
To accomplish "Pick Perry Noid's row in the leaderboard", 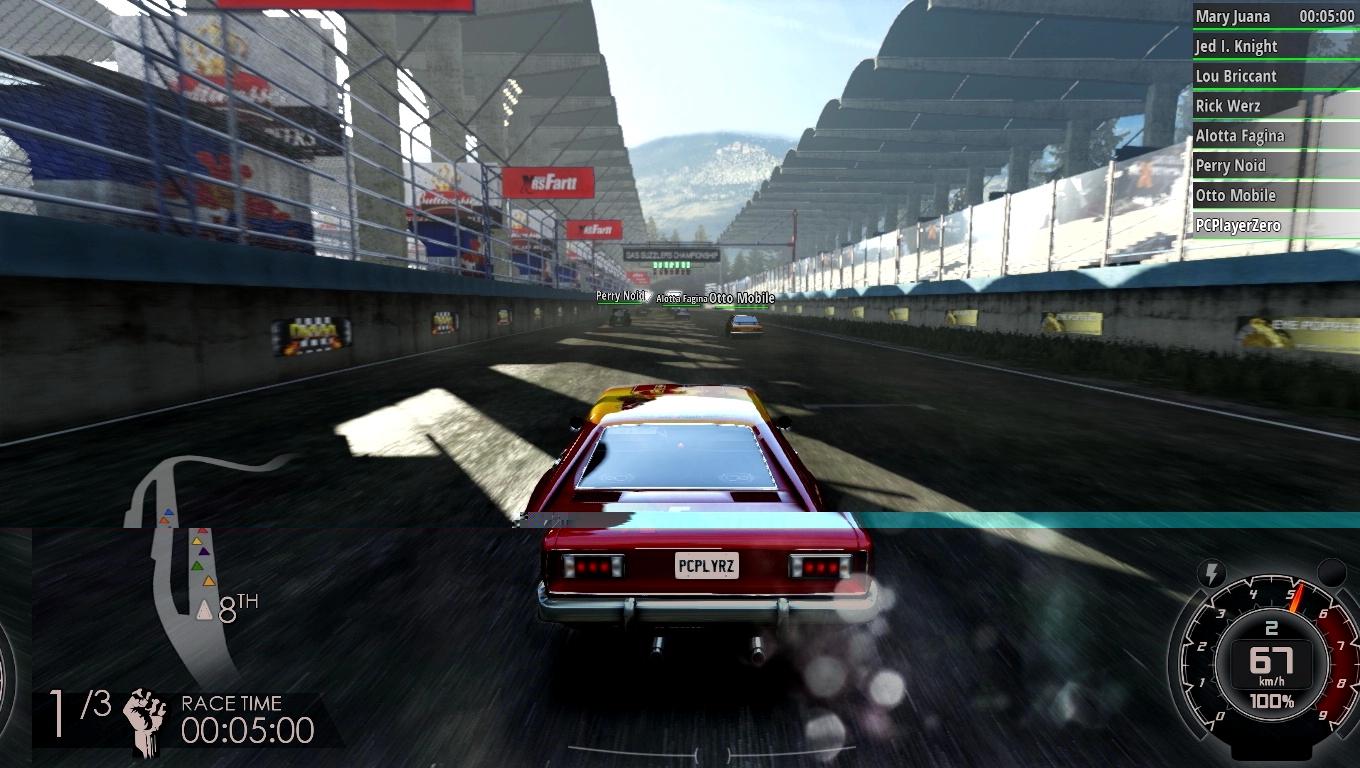I will (x=1274, y=166).
